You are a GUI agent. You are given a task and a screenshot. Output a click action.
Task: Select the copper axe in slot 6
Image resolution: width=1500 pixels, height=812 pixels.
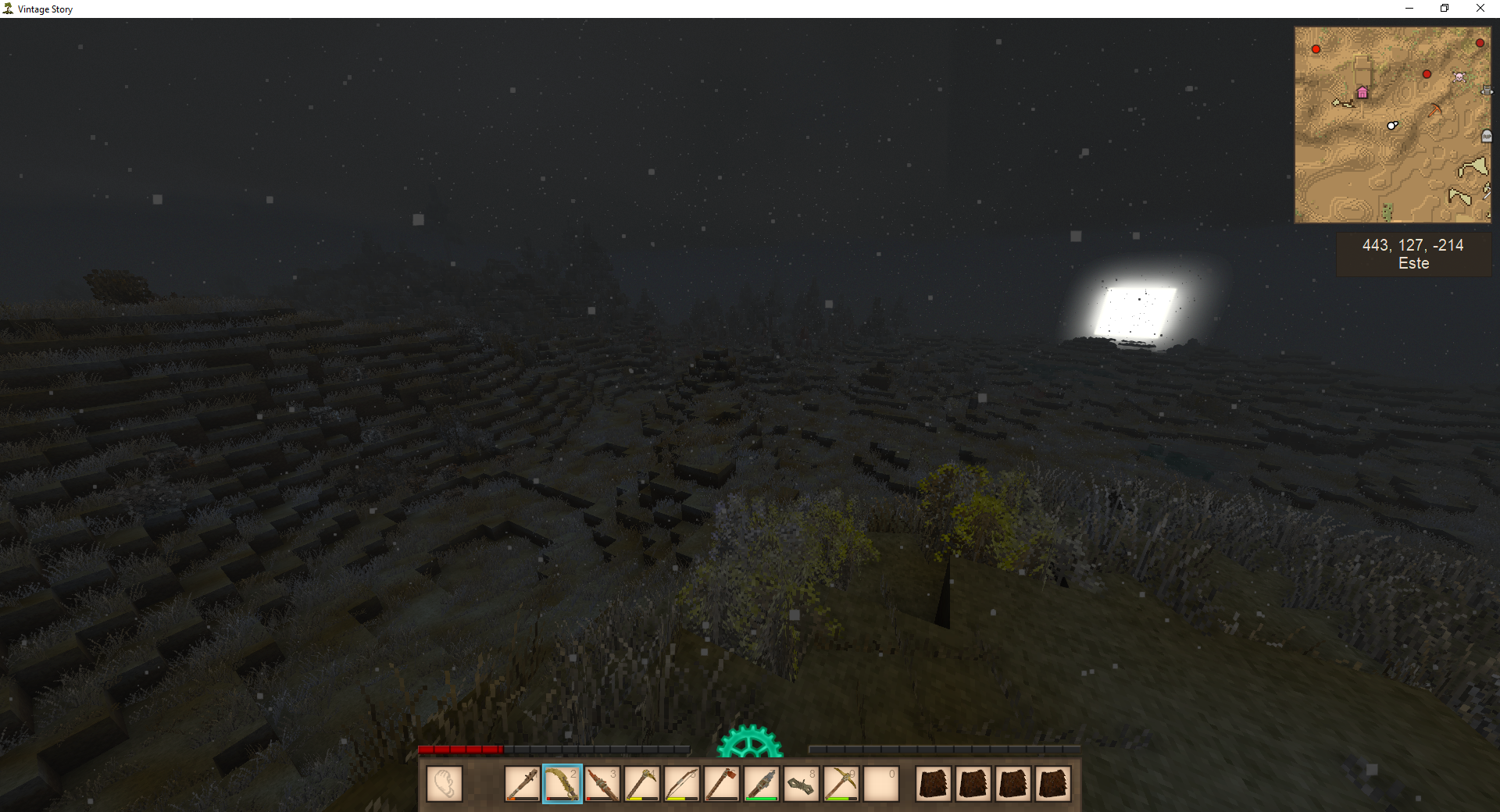click(x=721, y=784)
